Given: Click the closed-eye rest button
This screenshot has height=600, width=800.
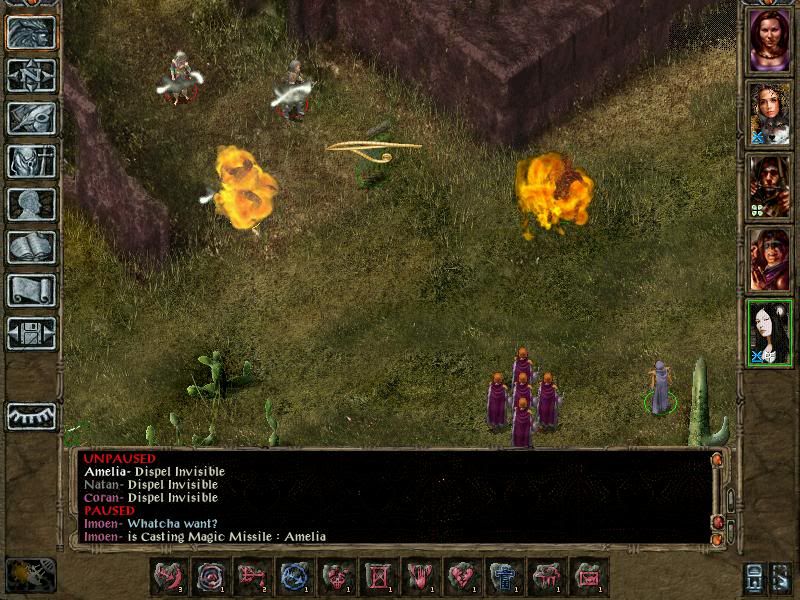Looking at the screenshot, I should tap(31, 416).
